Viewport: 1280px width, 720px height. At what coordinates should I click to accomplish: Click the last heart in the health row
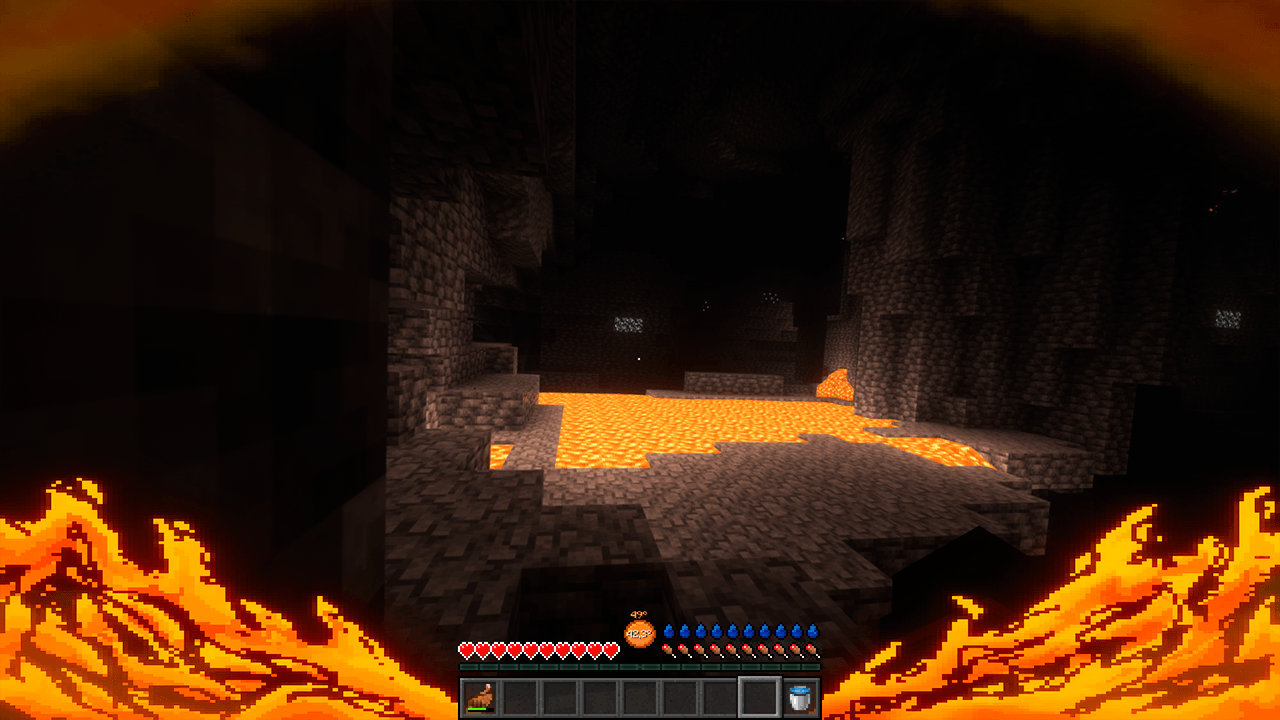click(x=612, y=649)
